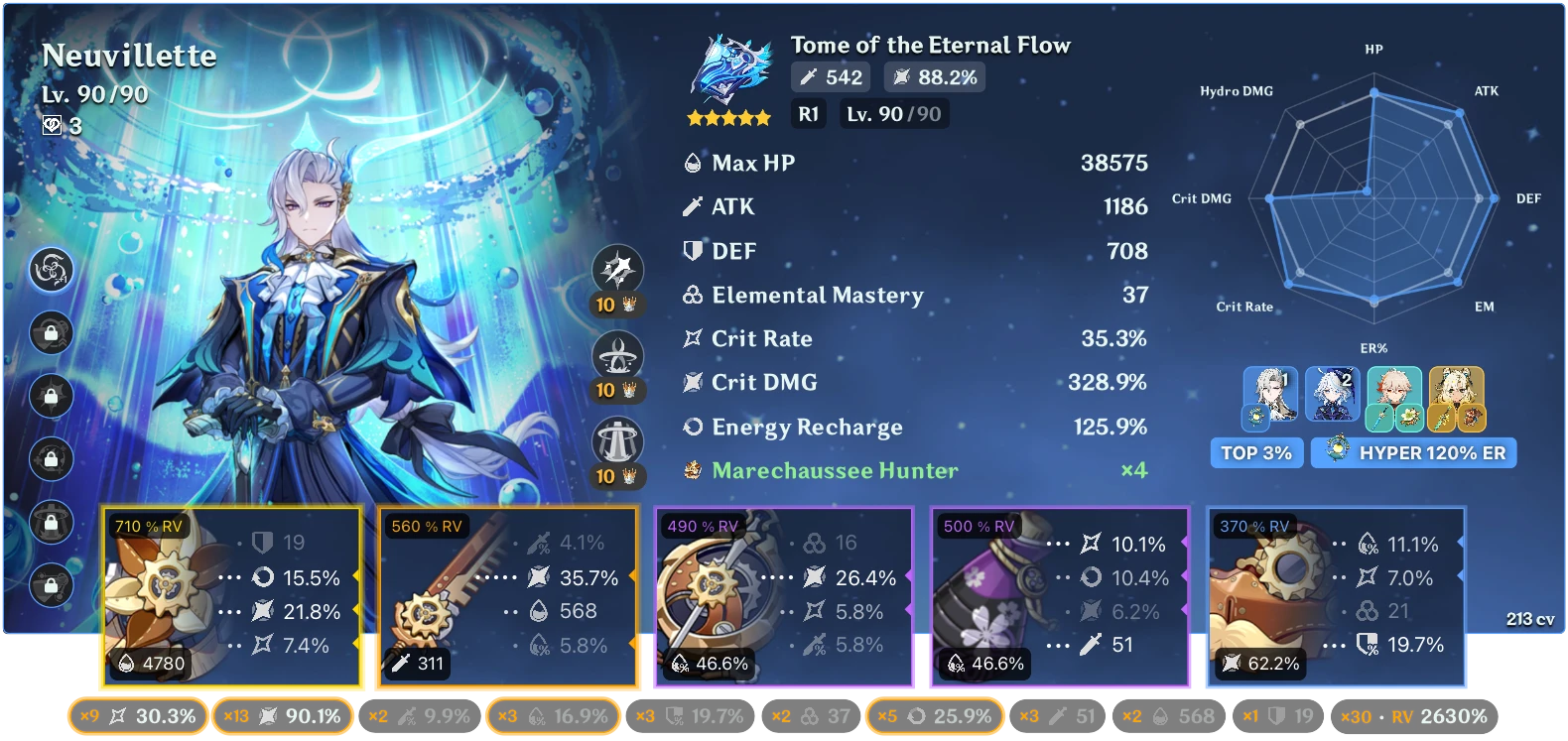The height and width of the screenshot is (741, 1568).
Task: Select the fourth party member portrait
Action: [x=1458, y=397]
